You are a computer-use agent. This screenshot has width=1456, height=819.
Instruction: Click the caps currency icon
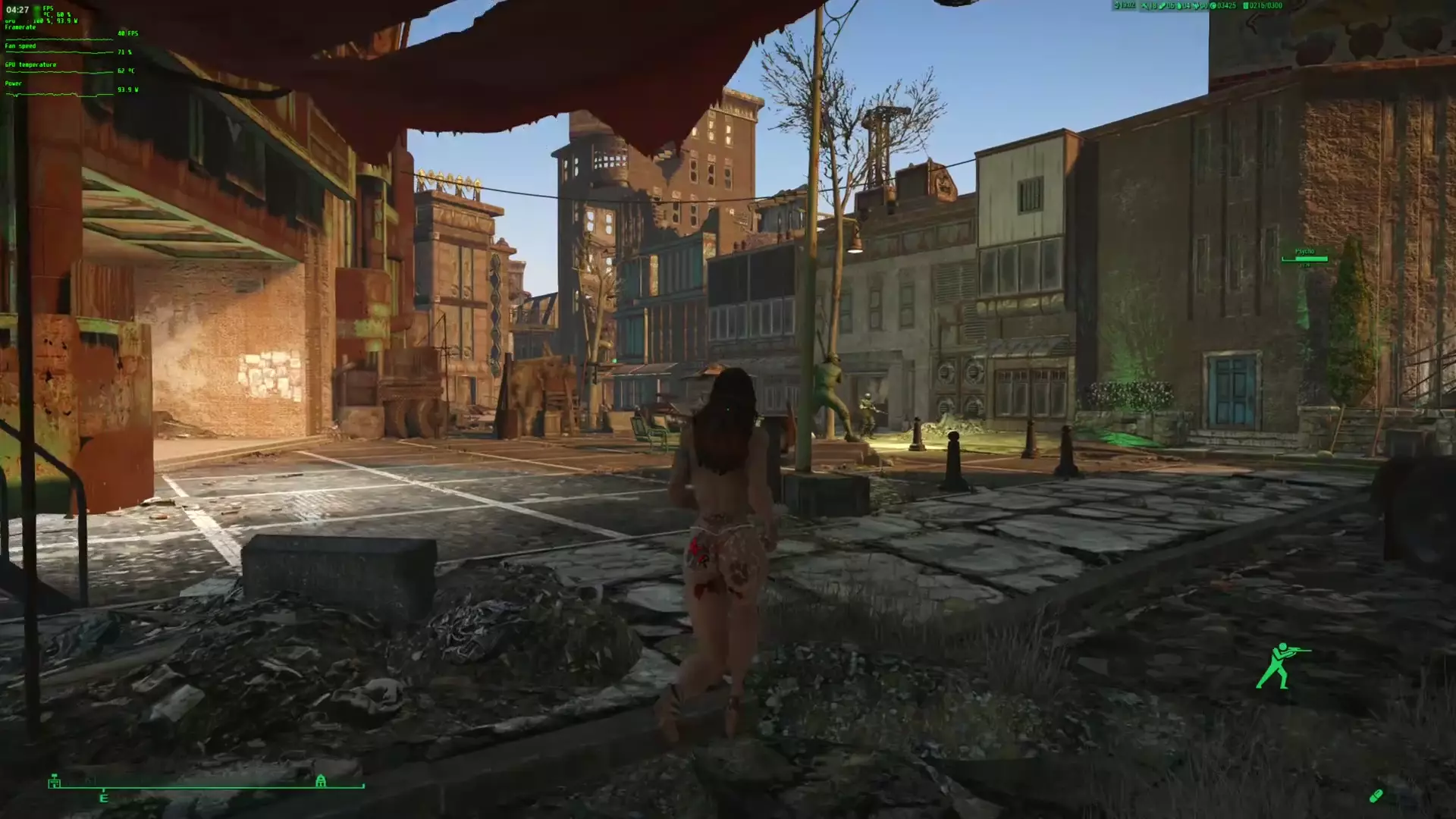click(x=1213, y=6)
